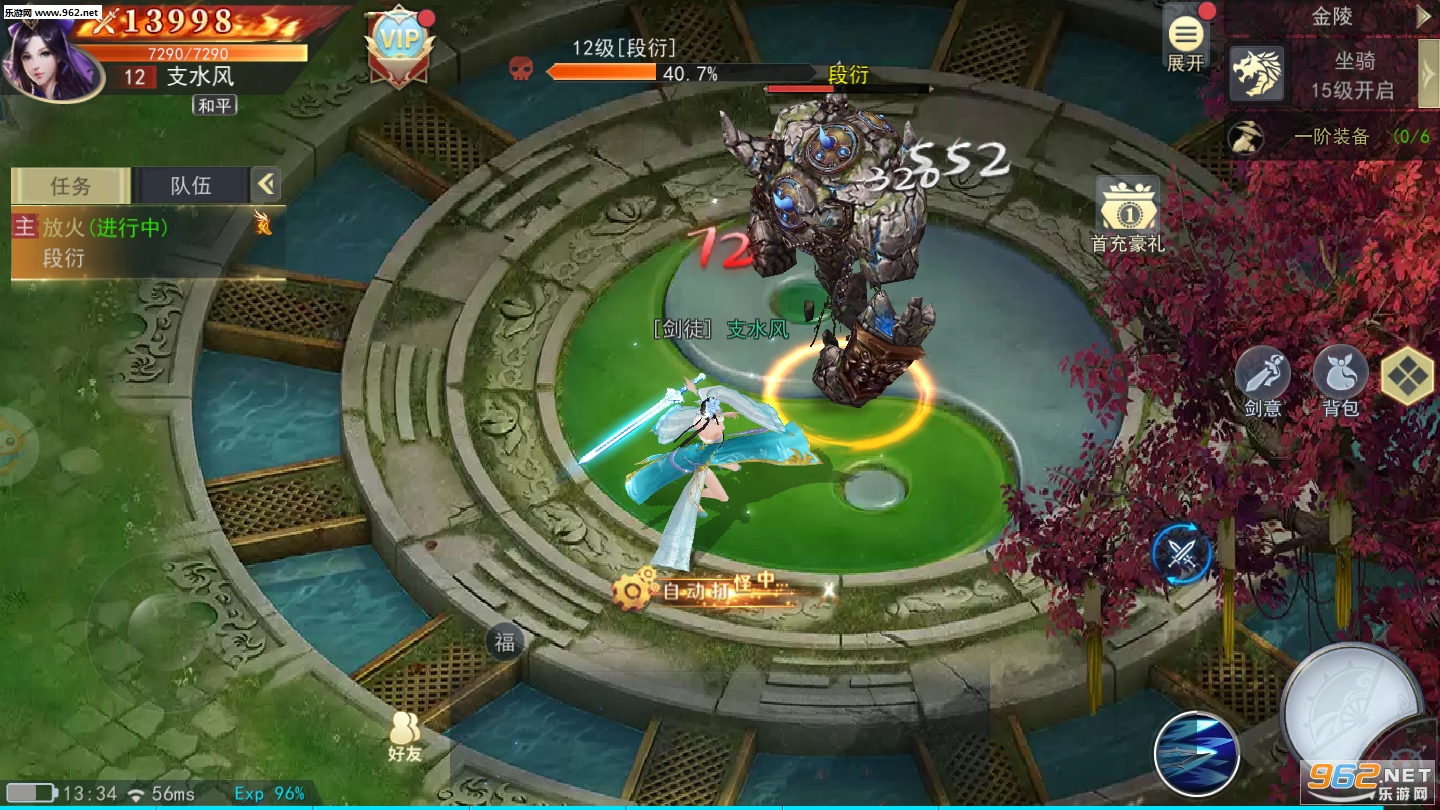Viewport: 1440px width, 810px height.
Task: Toggle the crossed swords auto-battle icon
Action: tap(1182, 553)
